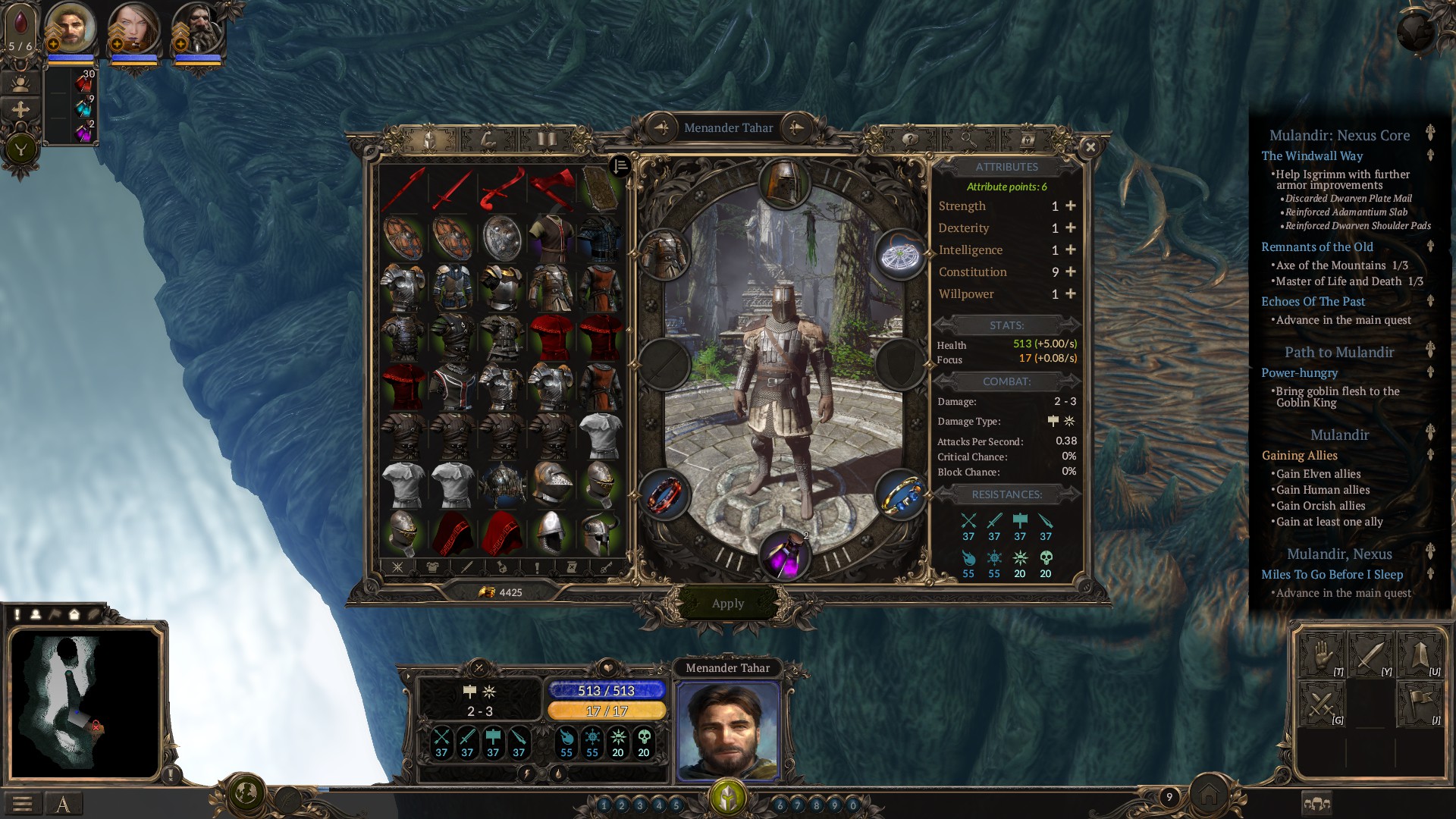Screen dimensions: 1456x819
Task: Add a point to Strength
Action: [x=1071, y=206]
